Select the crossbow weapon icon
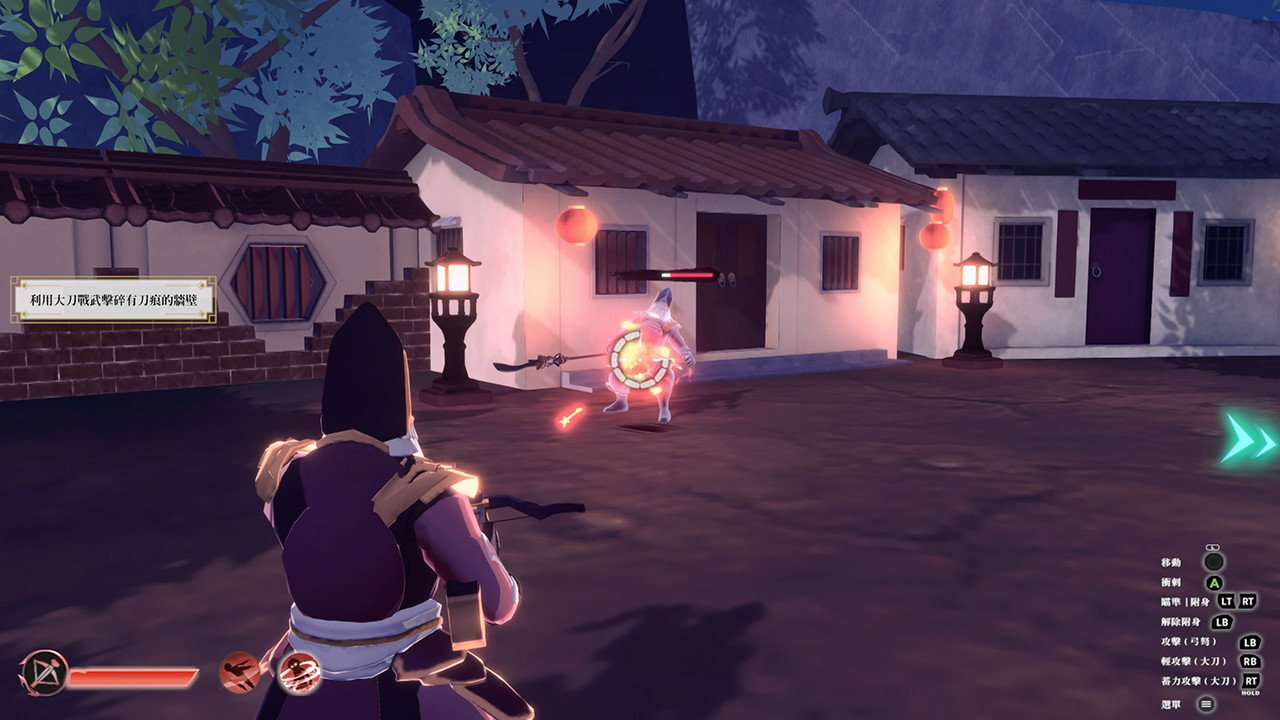This screenshot has width=1280, height=720. click(44, 672)
